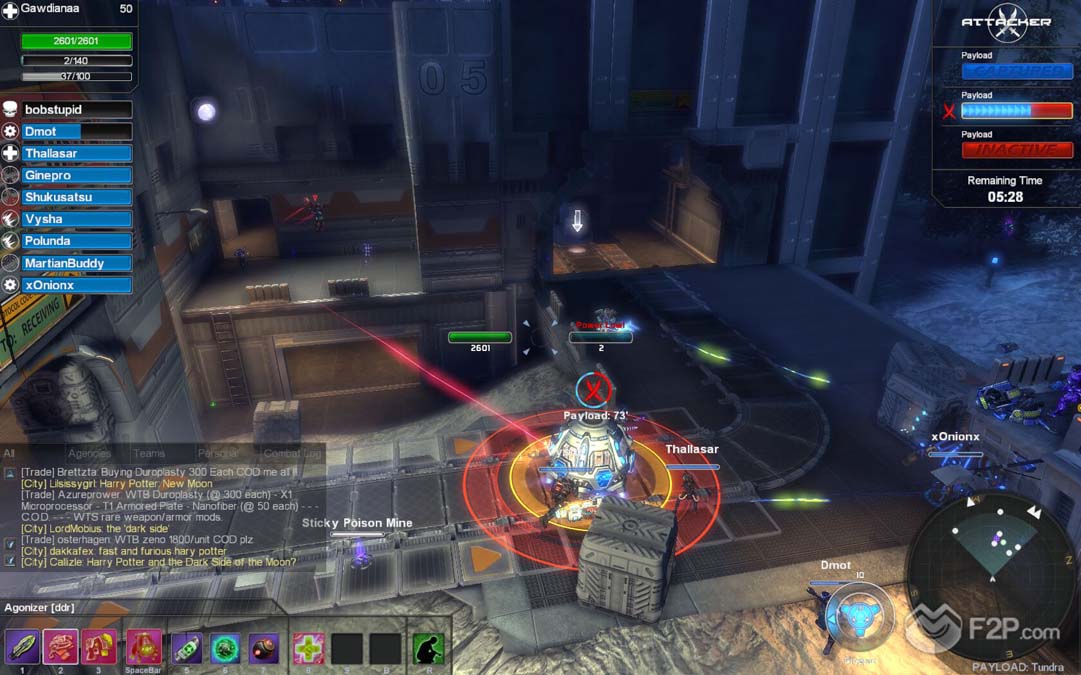Select Thallasar in the team list
The width and height of the screenshot is (1081, 675).
(76, 154)
